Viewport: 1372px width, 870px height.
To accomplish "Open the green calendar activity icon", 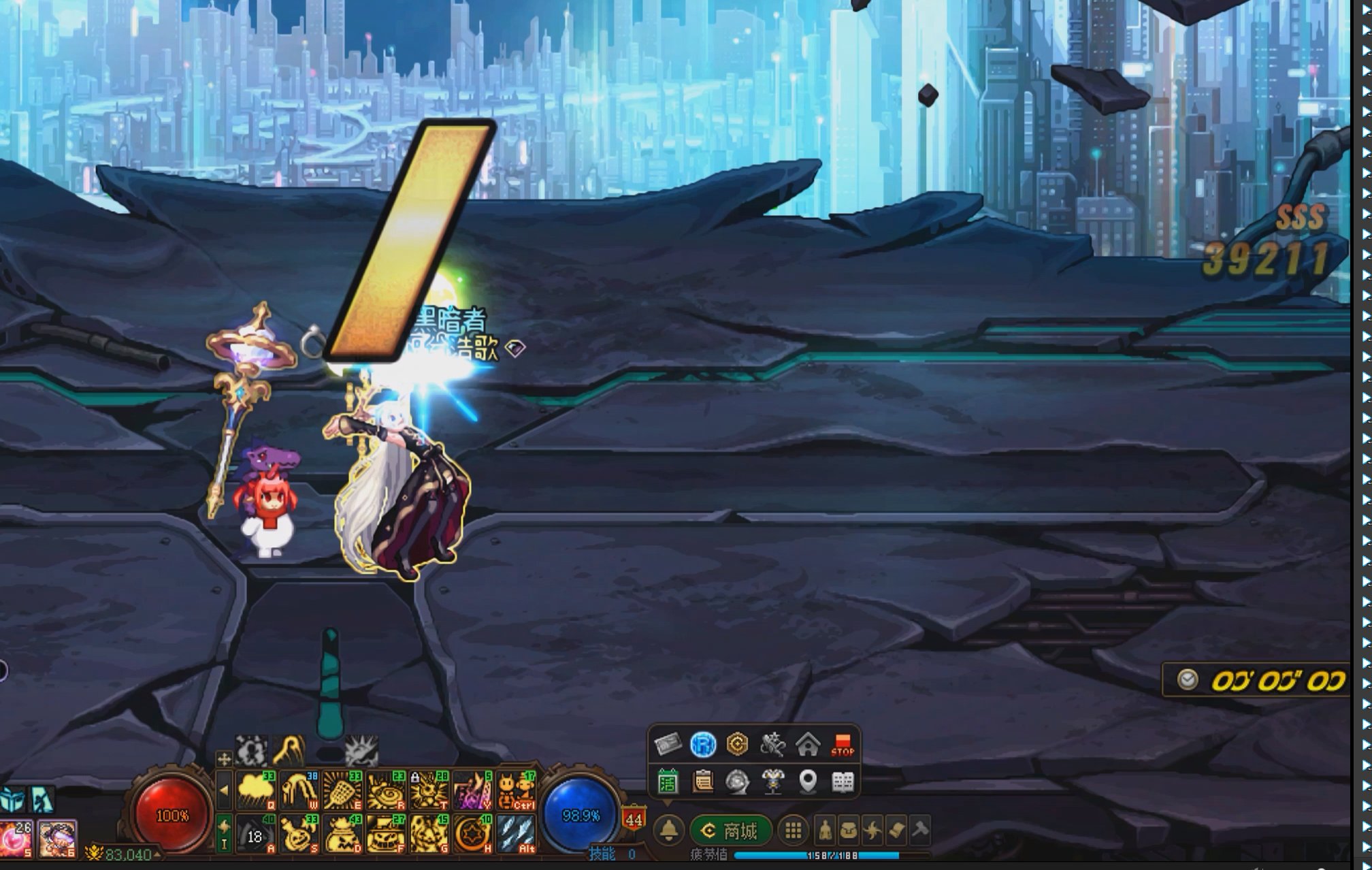I will click(x=668, y=782).
